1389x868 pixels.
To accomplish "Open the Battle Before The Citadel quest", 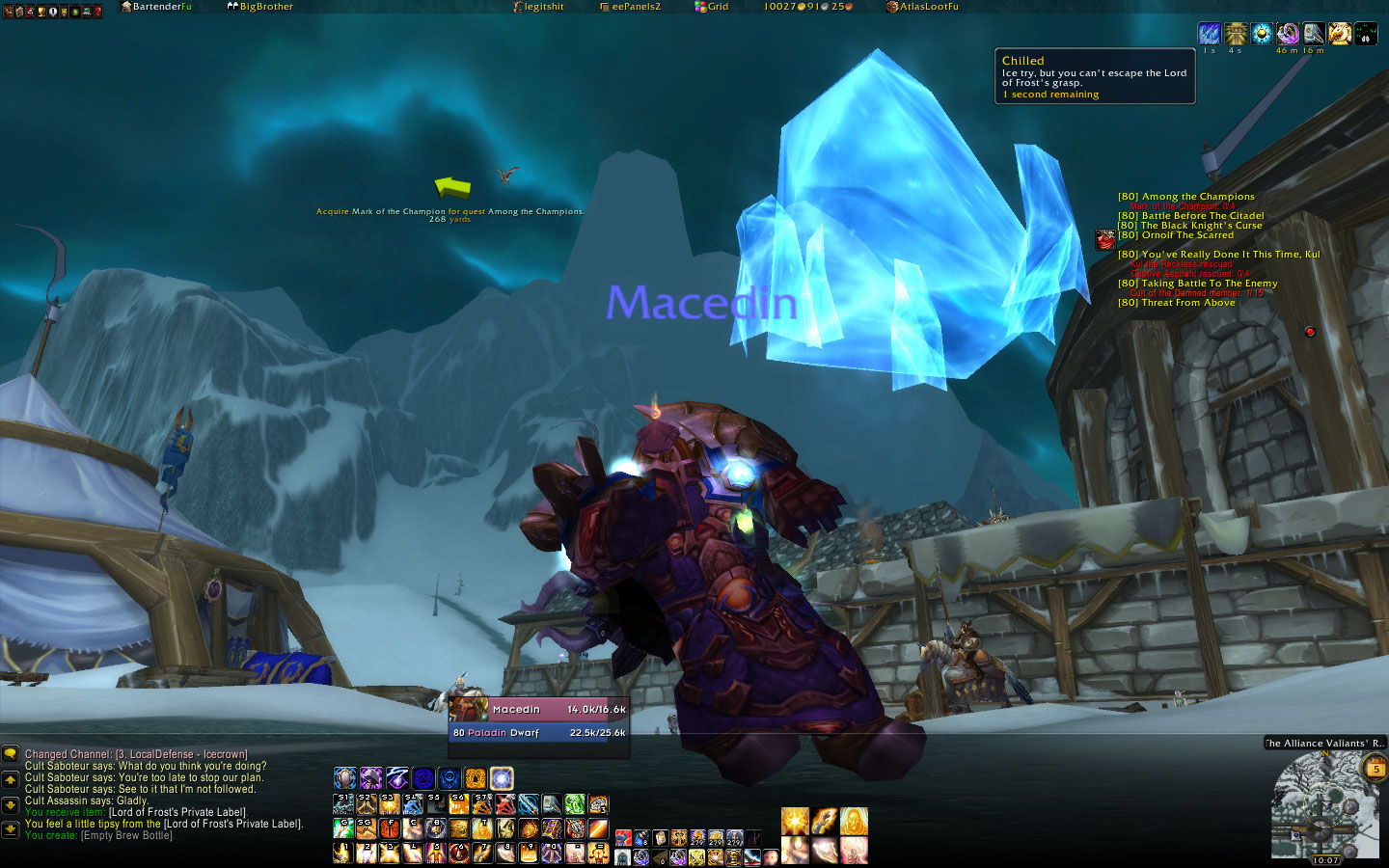I will click(x=1190, y=216).
